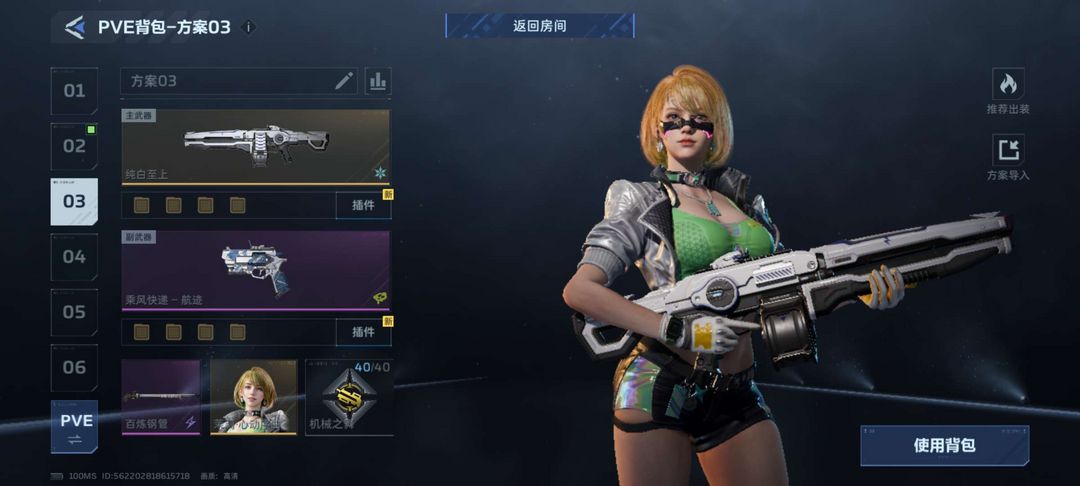Select loadout slot 06
This screenshot has width=1080, height=486.
coord(75,367)
